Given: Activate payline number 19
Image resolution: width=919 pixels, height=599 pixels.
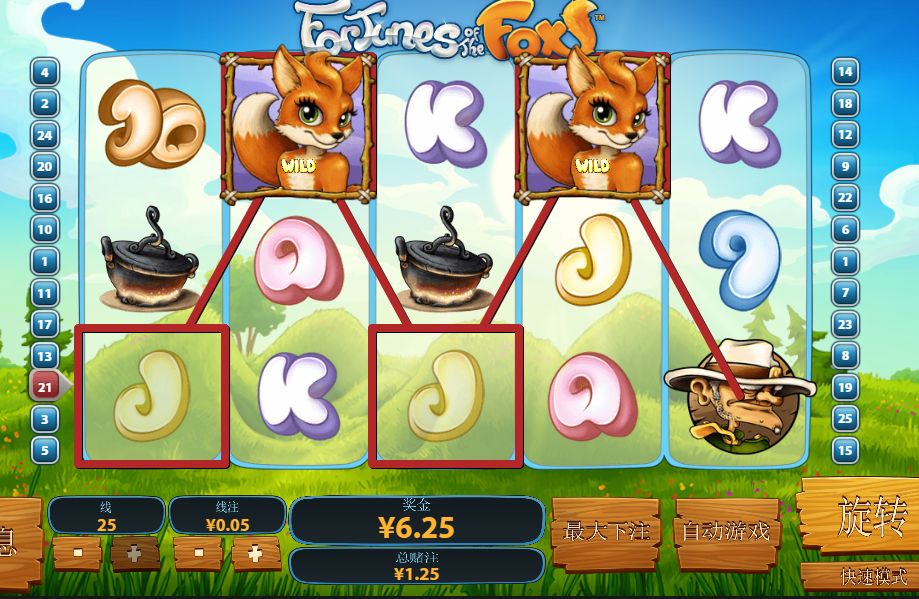Looking at the screenshot, I should 845,387.
